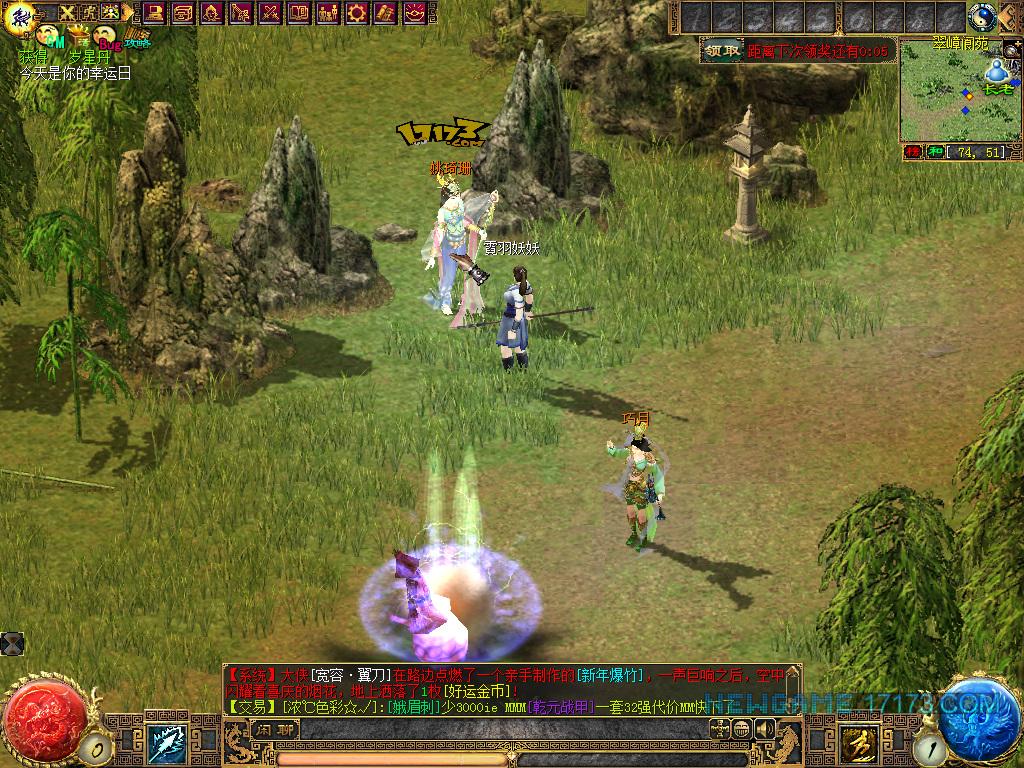The width and height of the screenshot is (1024, 768).
Task: Activate the golden running figure skill
Action: pyautogui.click(x=858, y=743)
